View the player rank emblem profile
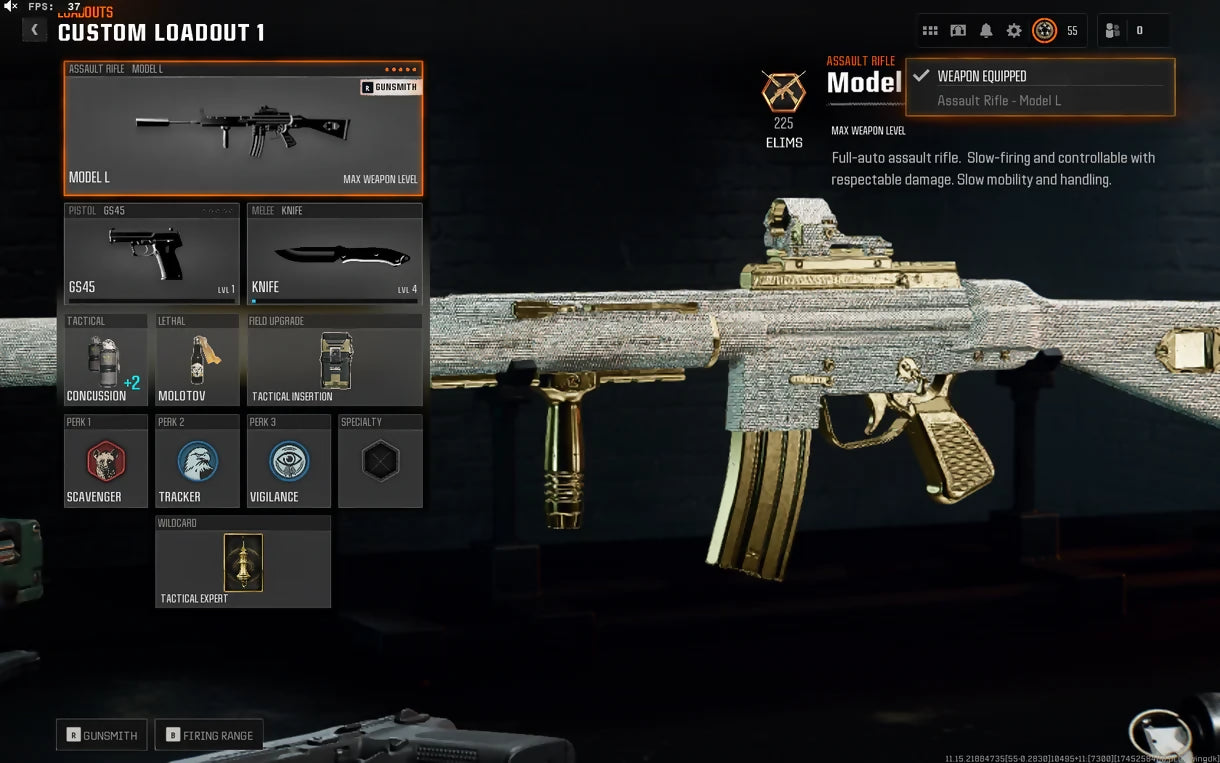This screenshot has width=1220, height=763. point(1045,31)
